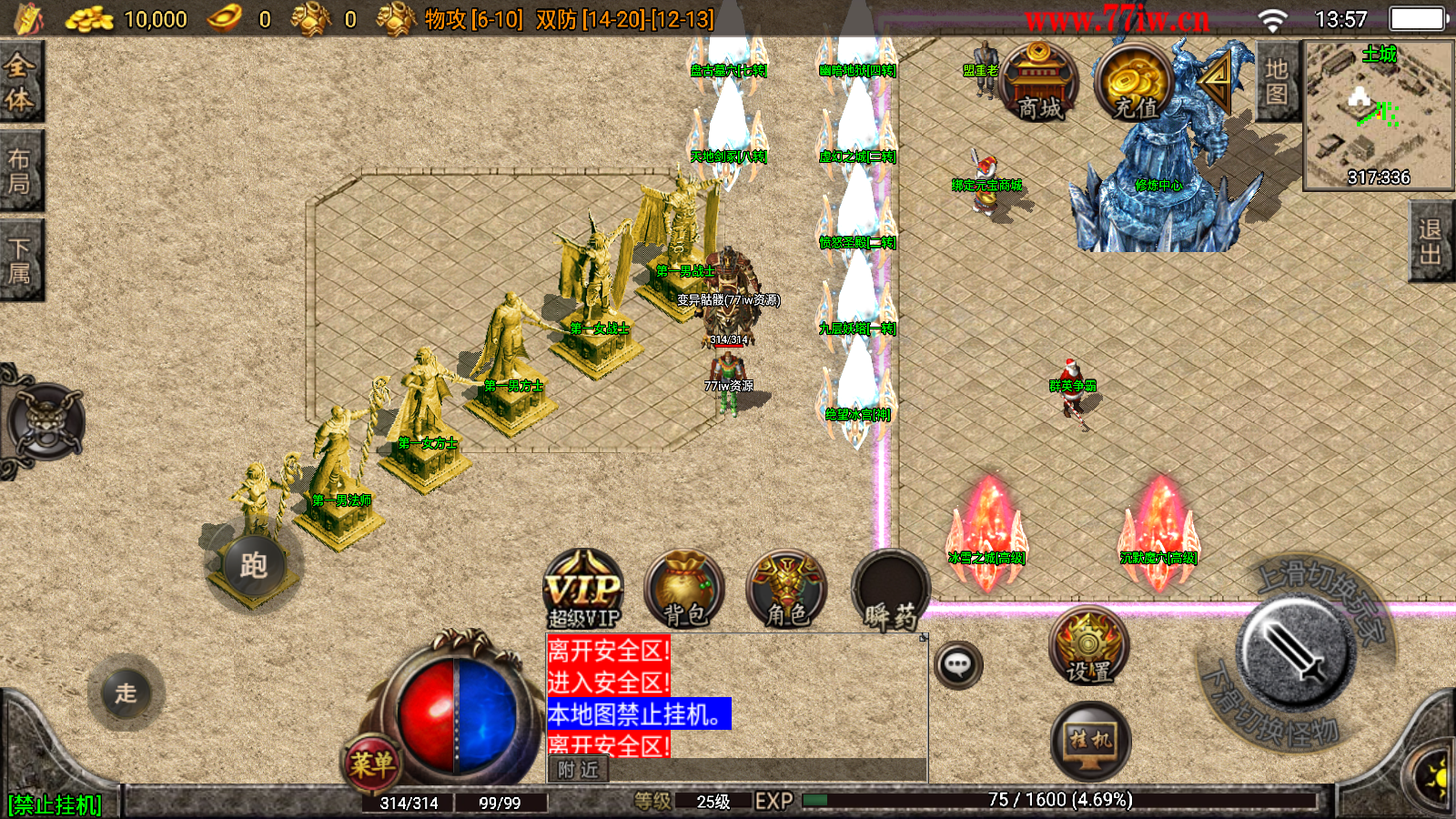Screen dimensions: 1456x819
Task: Open the 角色 character sheet
Action: pyautogui.click(x=786, y=590)
